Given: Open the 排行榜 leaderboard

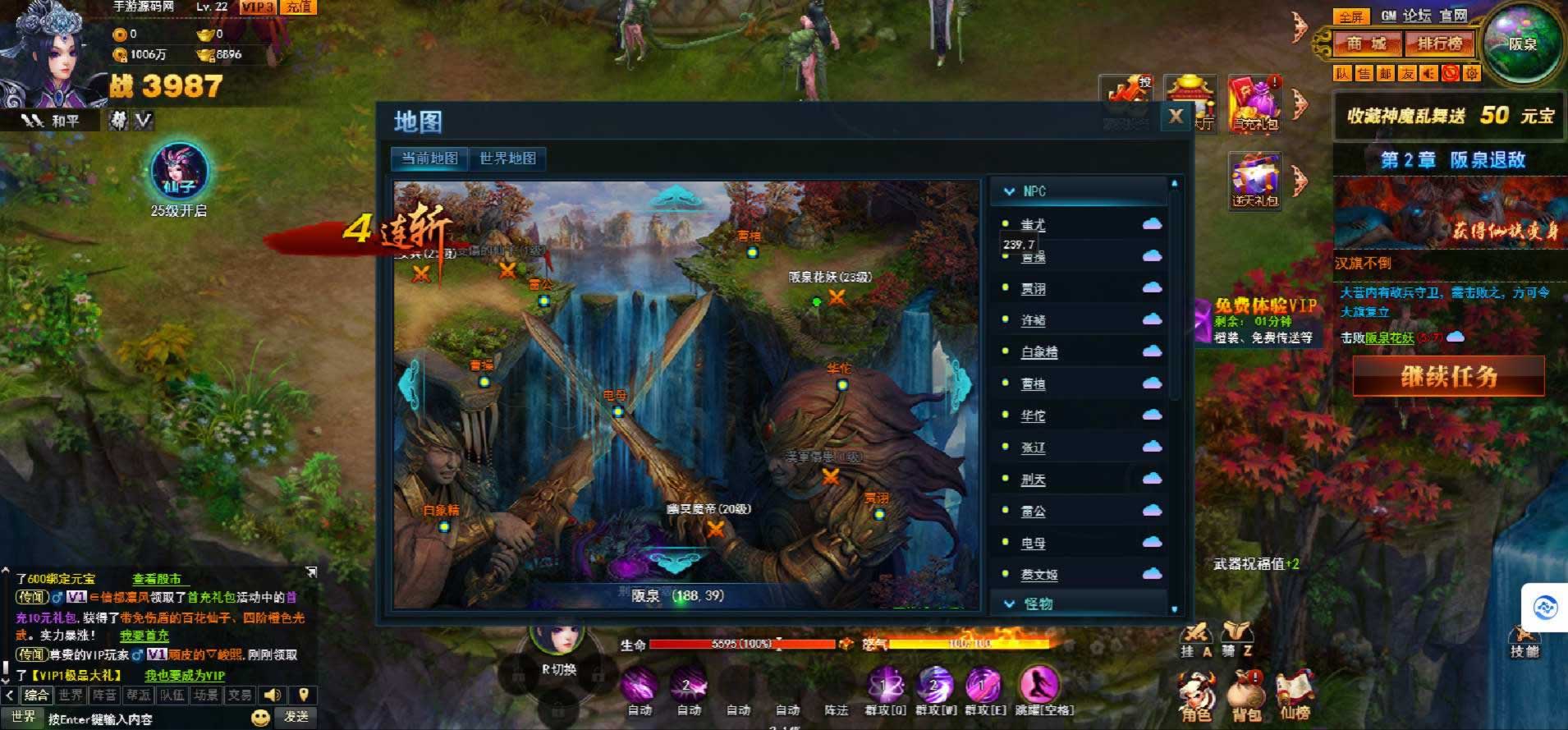Looking at the screenshot, I should pyautogui.click(x=1439, y=44).
